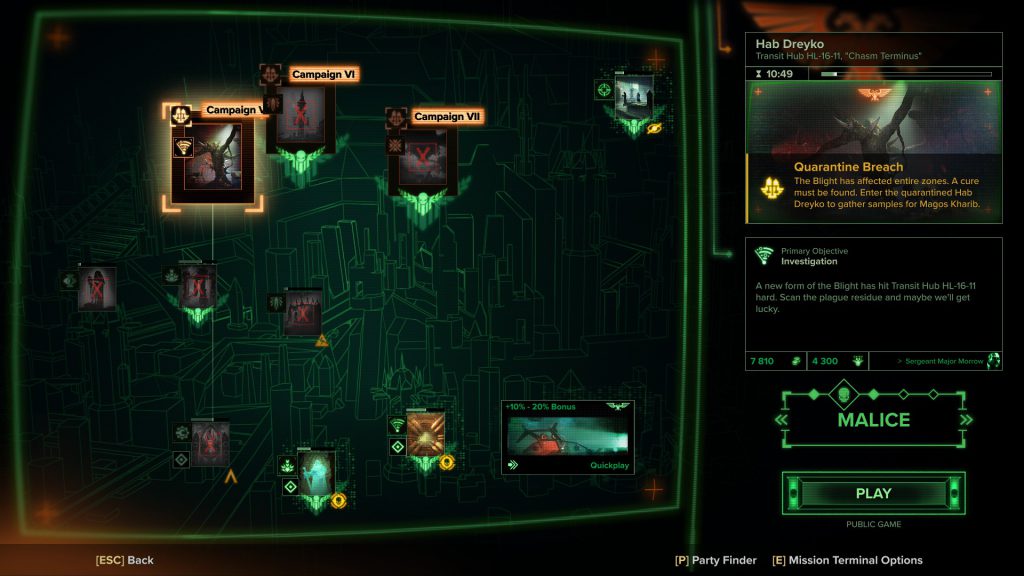Viewport: 1024px width, 576px height.
Task: Open the Party Finder
Action: point(716,560)
